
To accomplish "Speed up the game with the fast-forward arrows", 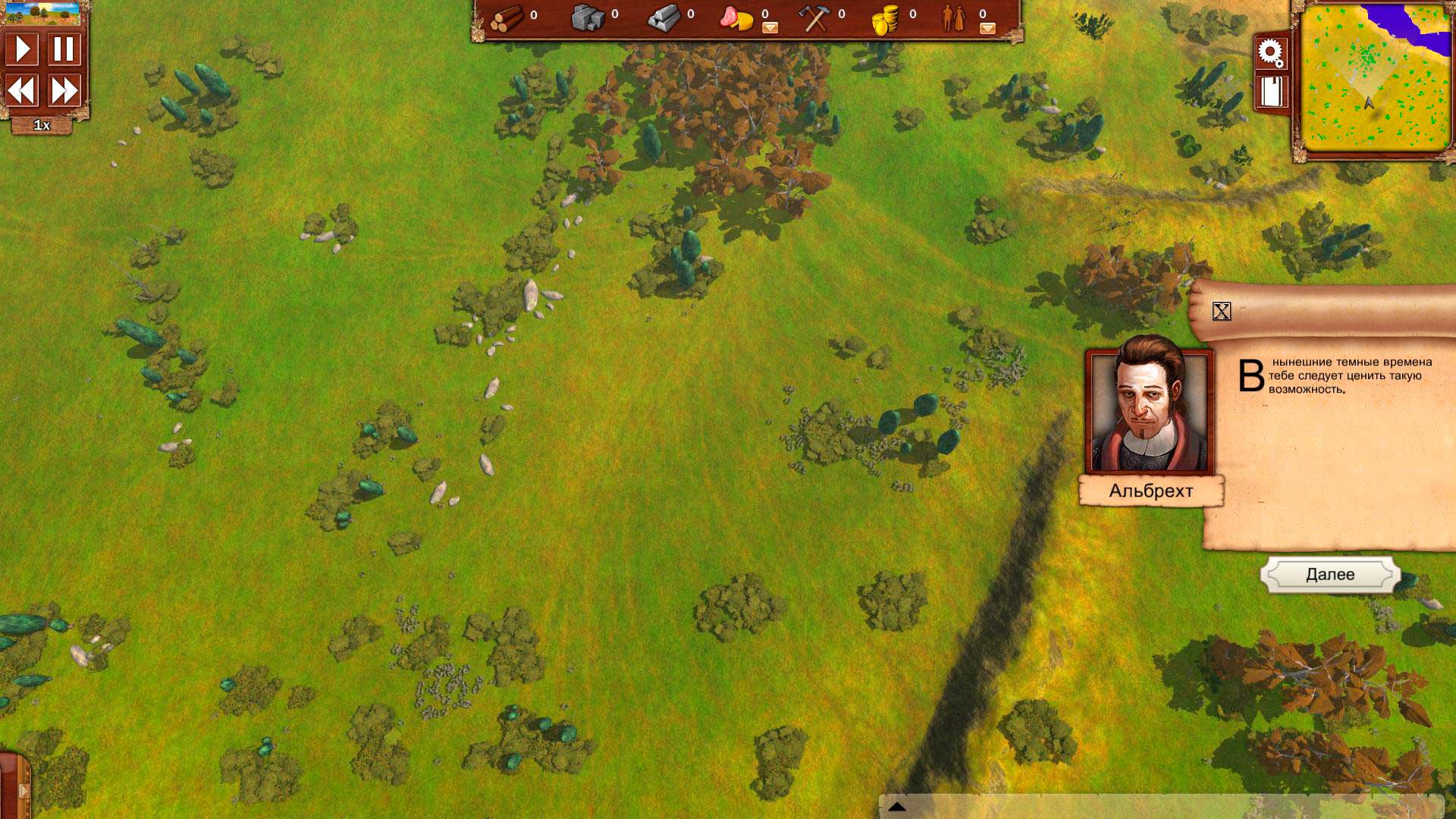I will point(64,91).
